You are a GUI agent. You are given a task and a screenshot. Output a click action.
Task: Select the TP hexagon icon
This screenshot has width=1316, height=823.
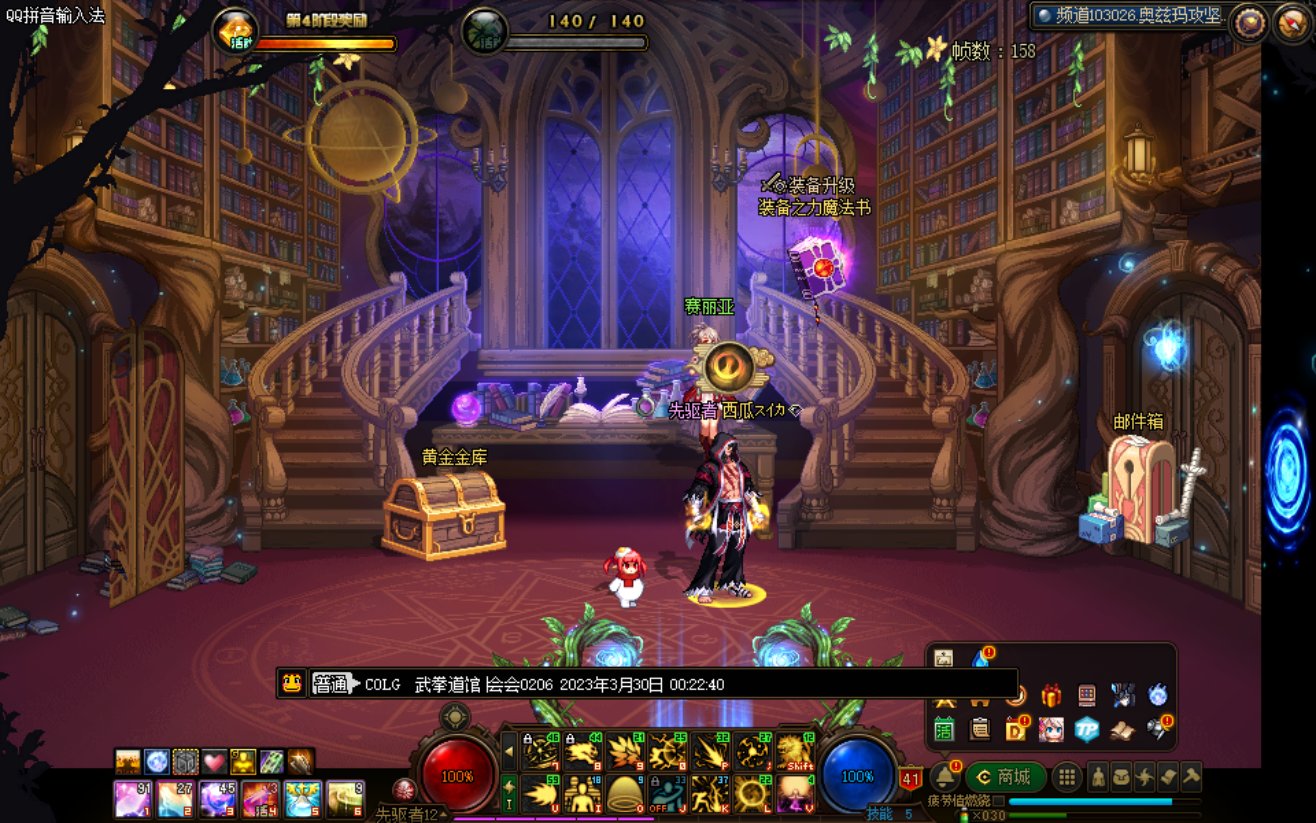(x=1087, y=729)
